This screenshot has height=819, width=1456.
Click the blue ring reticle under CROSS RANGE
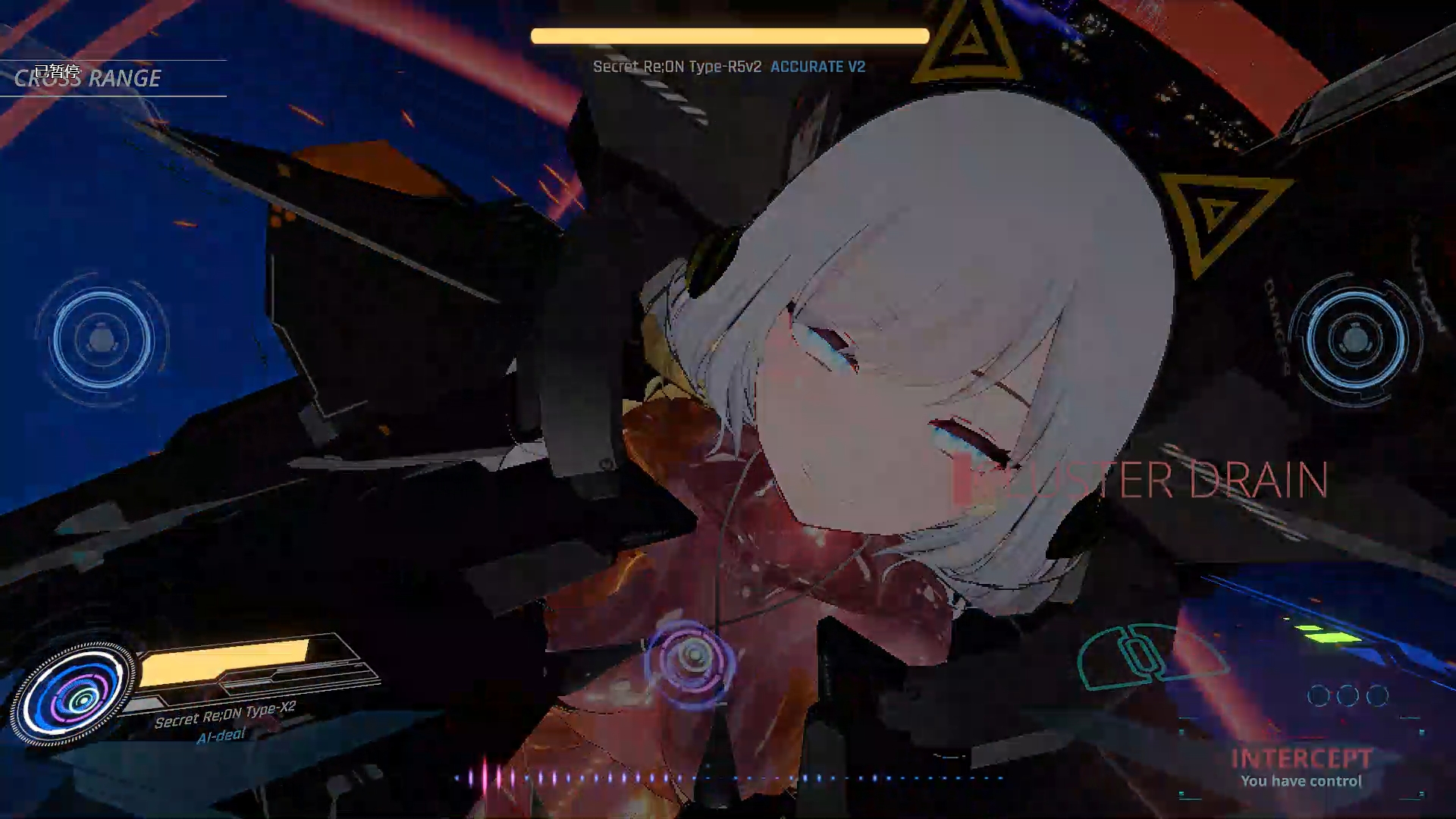pyautogui.click(x=102, y=339)
